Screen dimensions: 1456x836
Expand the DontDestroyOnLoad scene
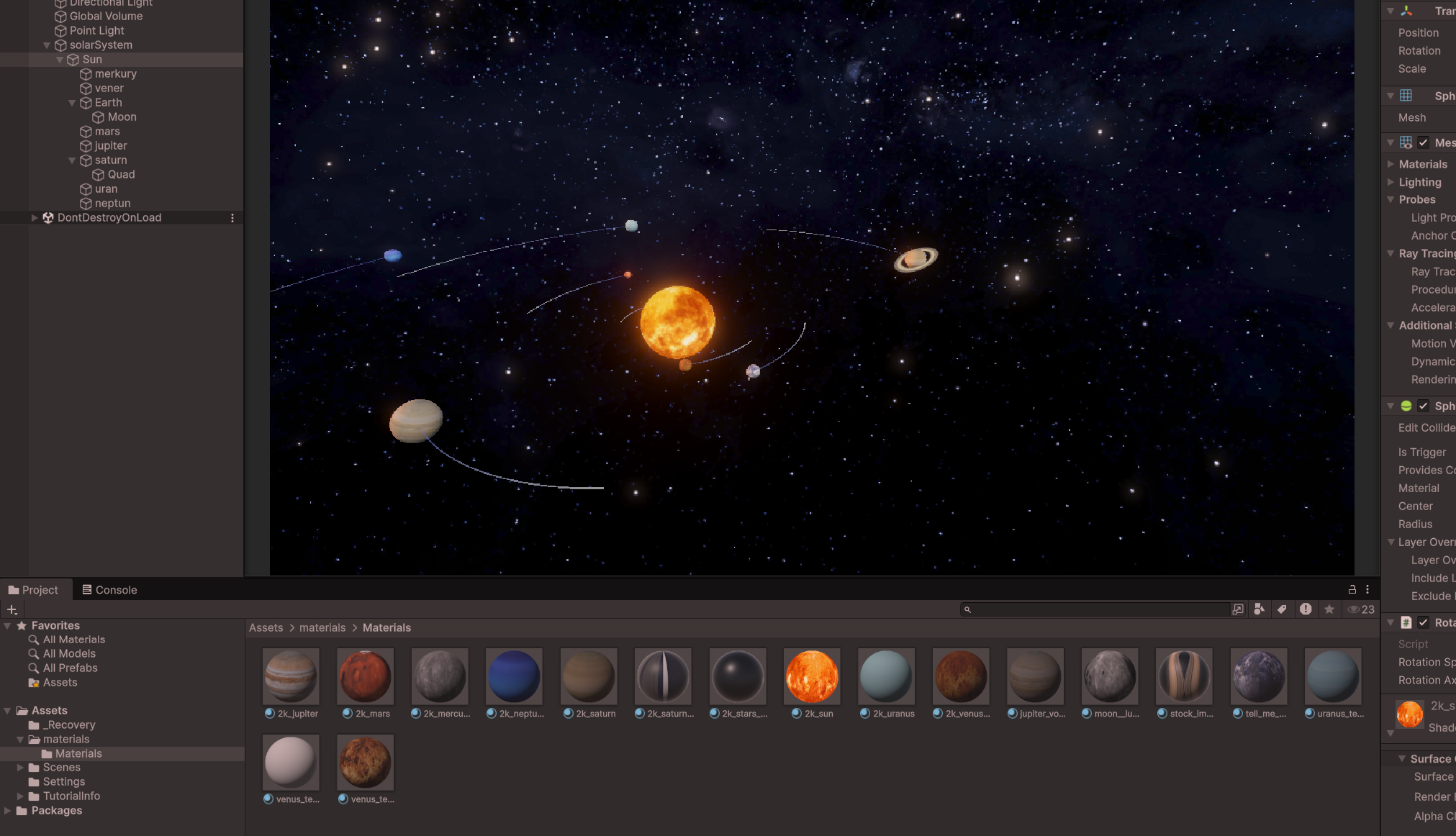click(34, 218)
